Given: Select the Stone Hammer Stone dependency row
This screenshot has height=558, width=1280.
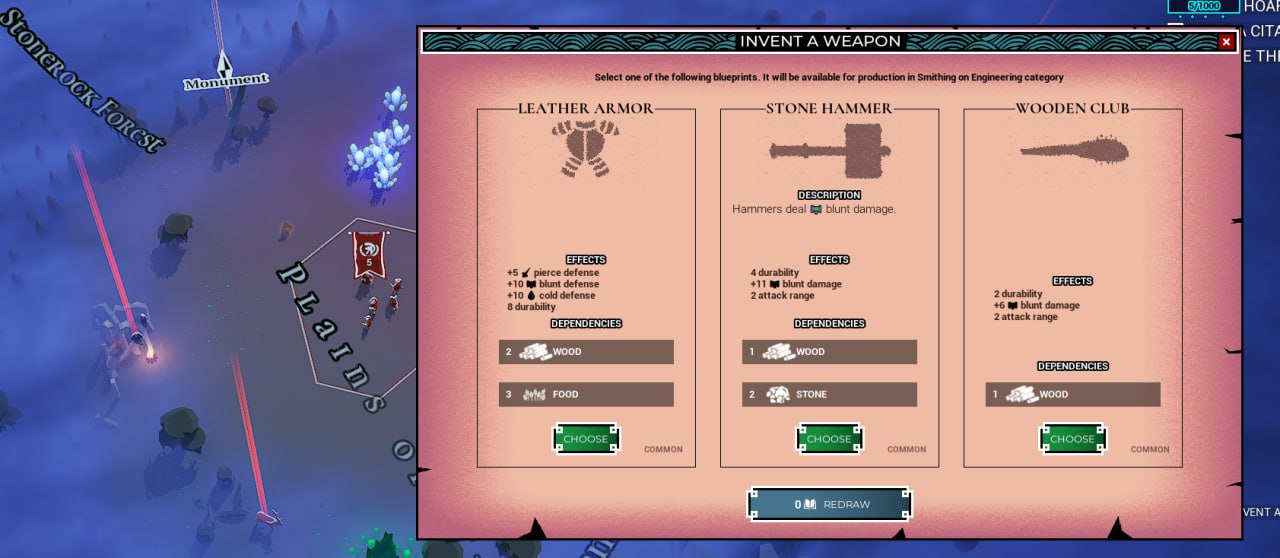Looking at the screenshot, I should click(829, 395).
